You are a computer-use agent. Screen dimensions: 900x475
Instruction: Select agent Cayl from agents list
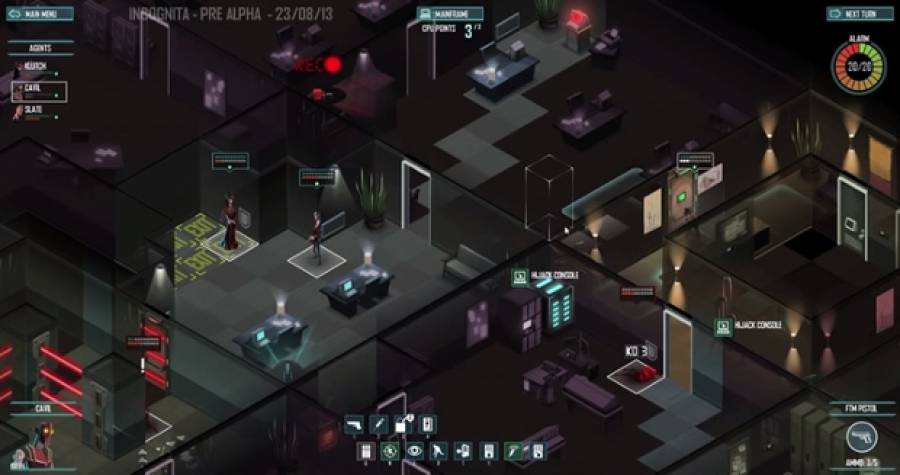(39, 91)
